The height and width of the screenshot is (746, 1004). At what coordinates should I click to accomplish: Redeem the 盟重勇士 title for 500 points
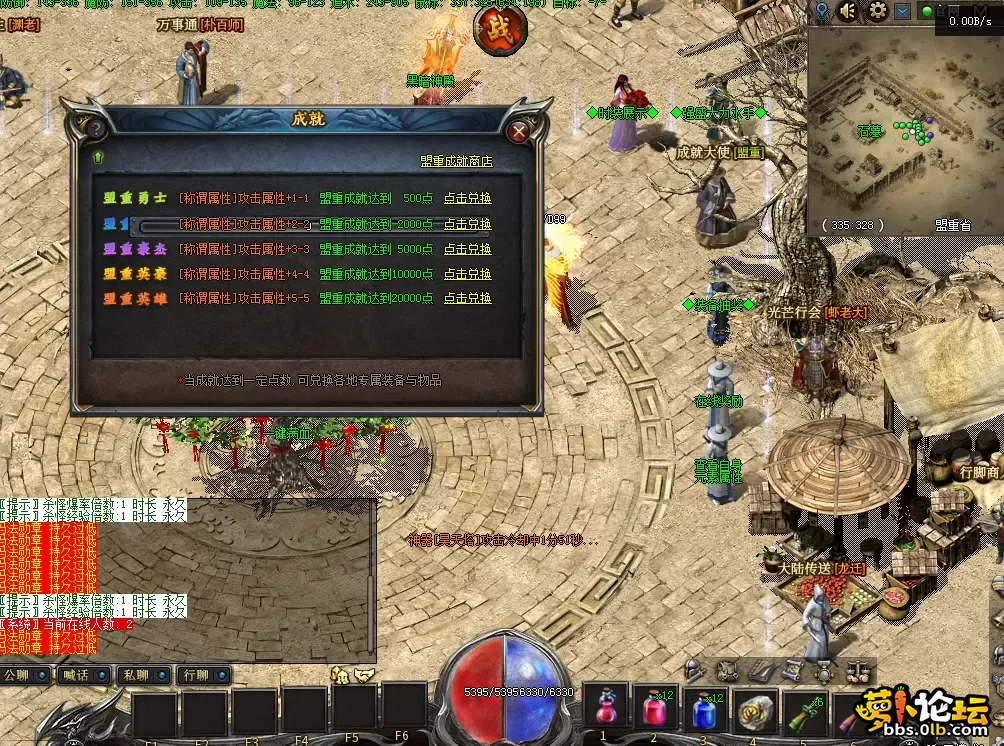coord(468,198)
